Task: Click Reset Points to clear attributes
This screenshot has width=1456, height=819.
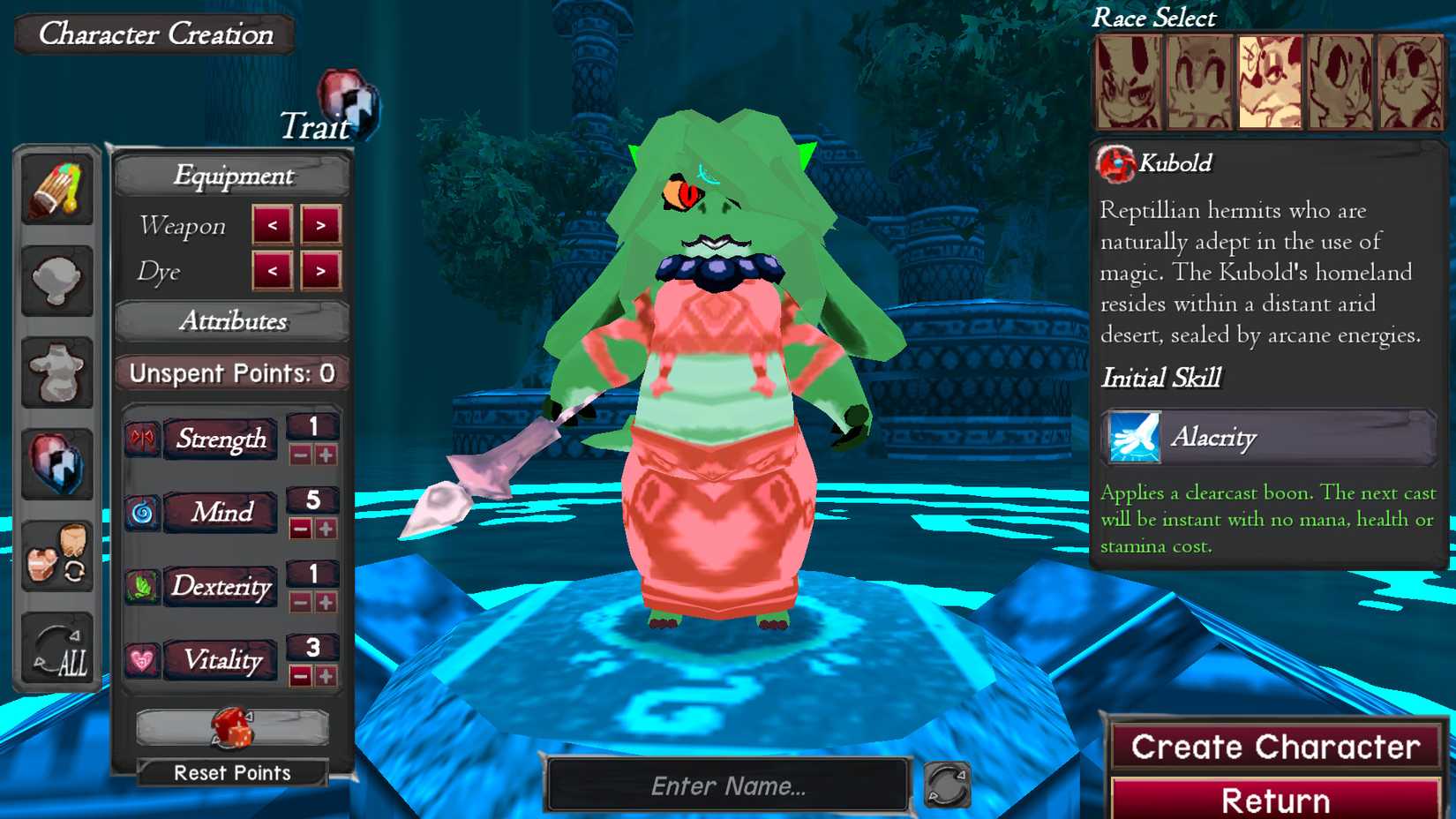Action: (x=232, y=773)
